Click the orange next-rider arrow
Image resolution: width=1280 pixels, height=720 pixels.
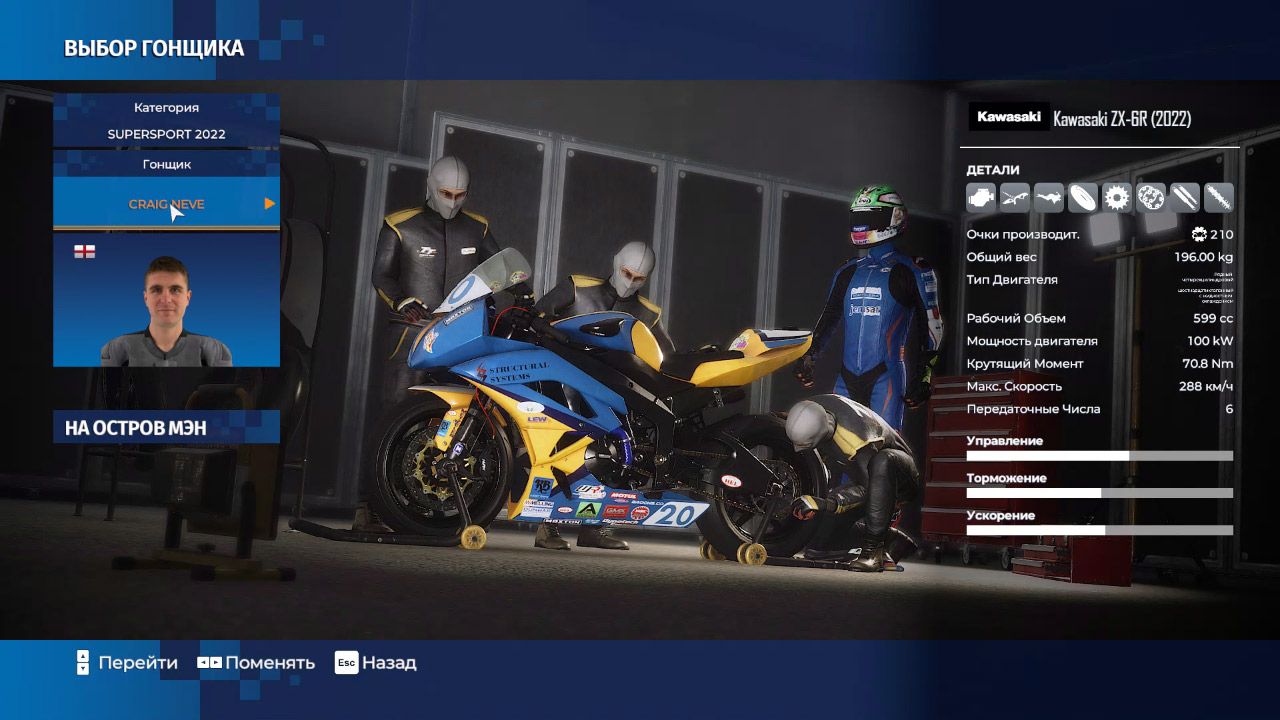[269, 204]
